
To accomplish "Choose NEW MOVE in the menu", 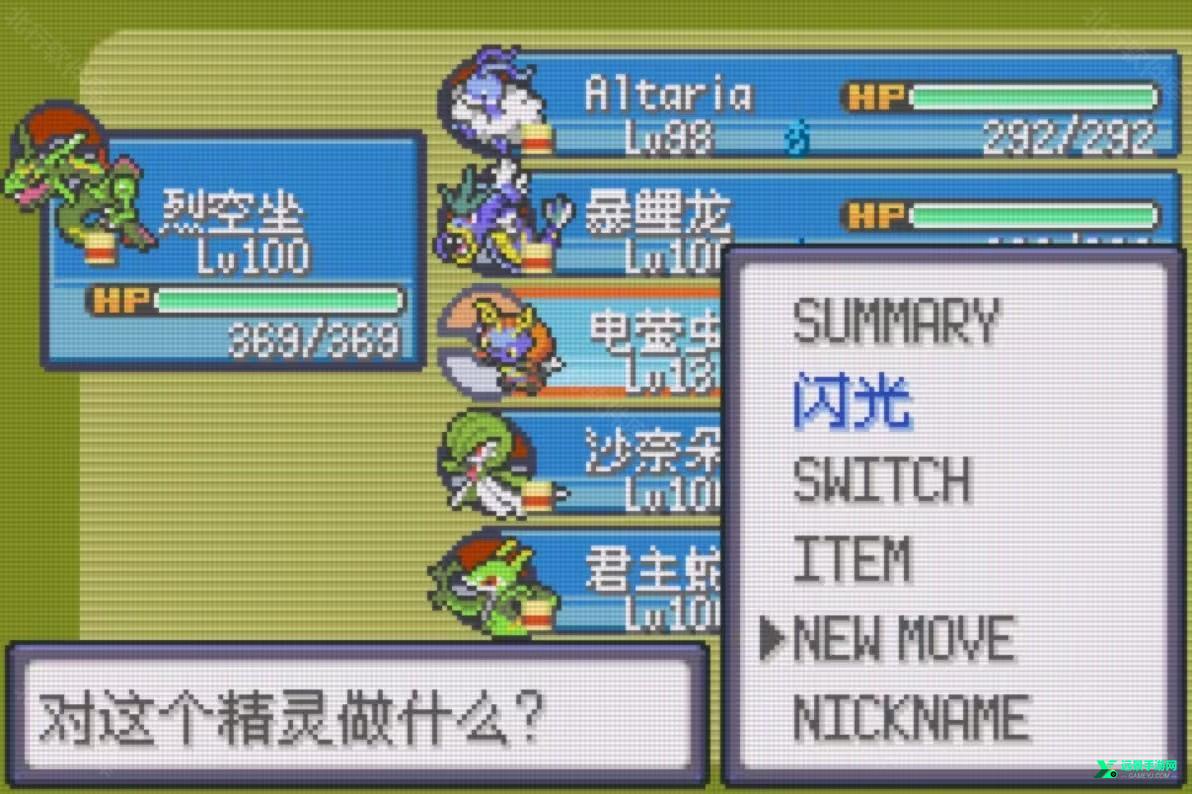I will coord(903,639).
